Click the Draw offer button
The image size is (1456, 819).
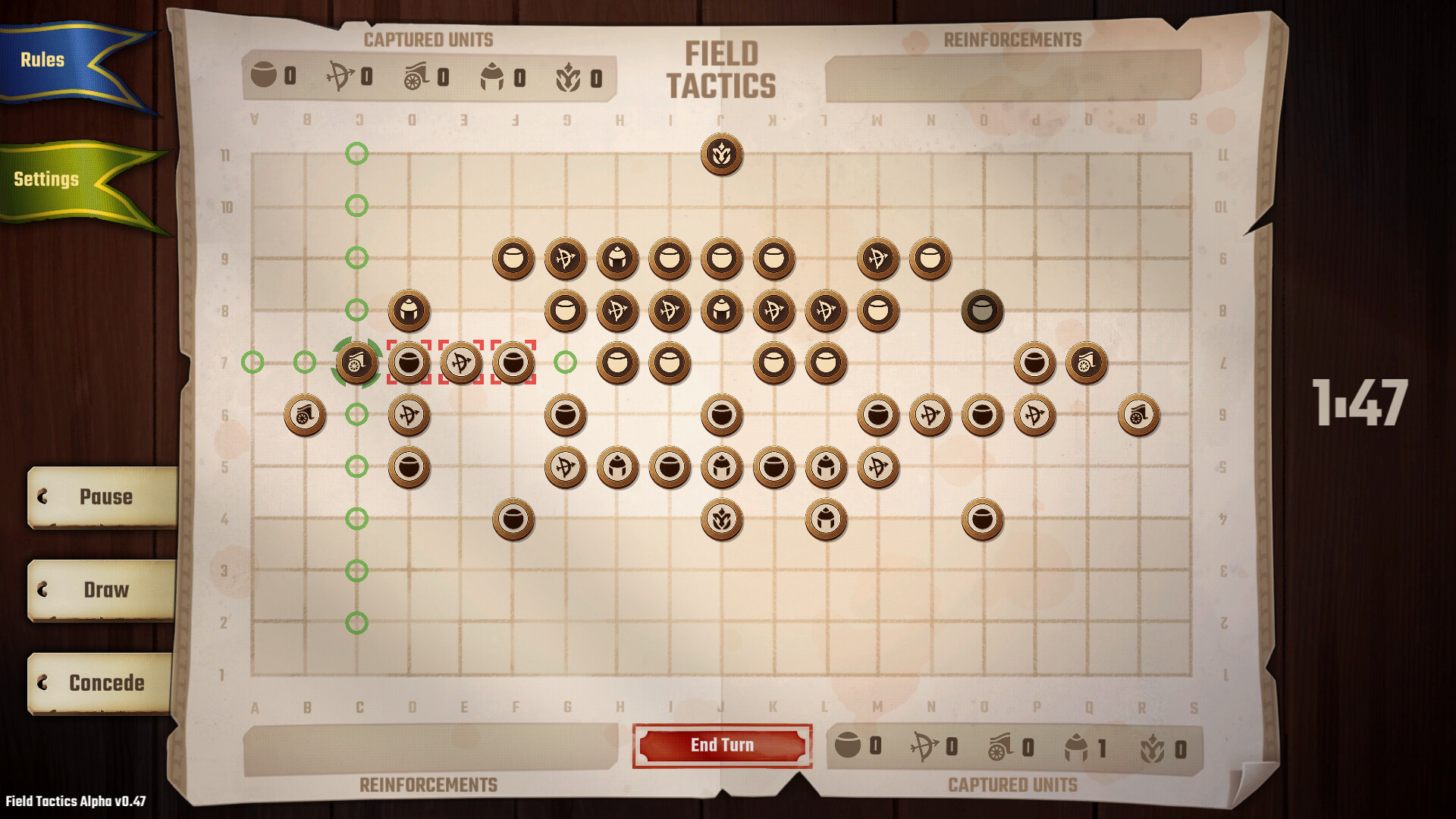coord(105,590)
